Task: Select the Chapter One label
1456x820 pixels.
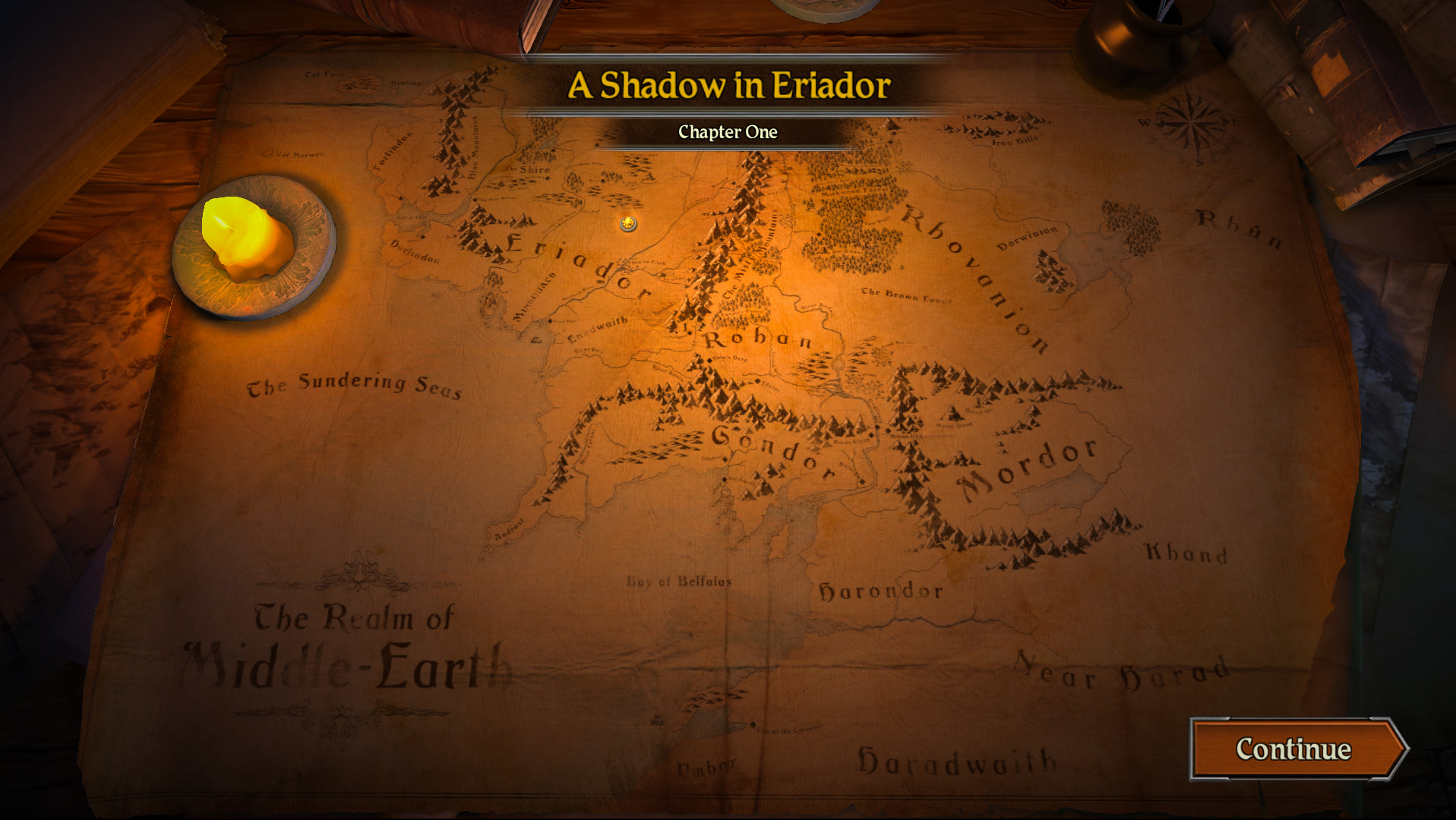Action: pyautogui.click(x=728, y=132)
